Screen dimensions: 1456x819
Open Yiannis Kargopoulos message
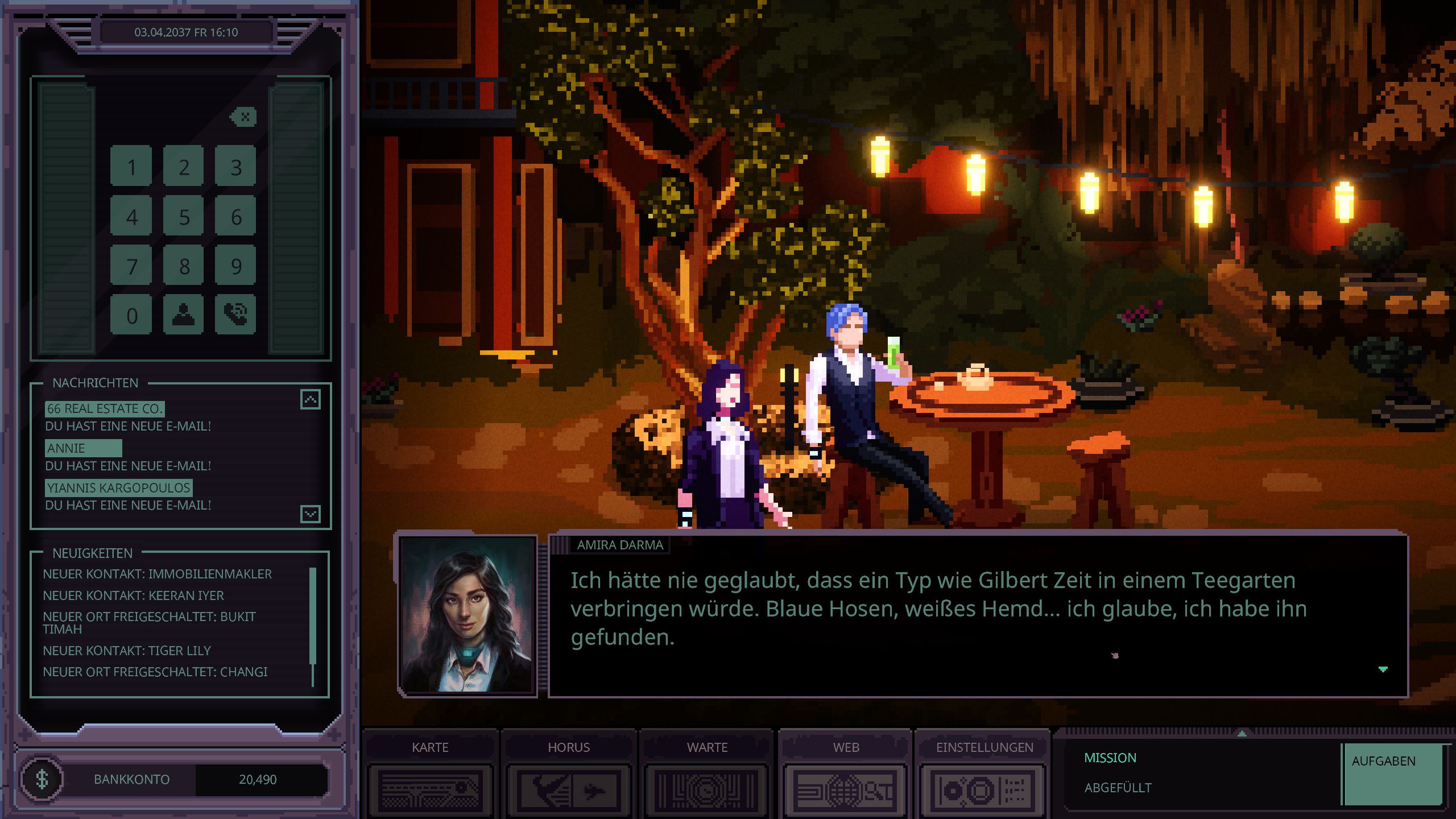(119, 488)
